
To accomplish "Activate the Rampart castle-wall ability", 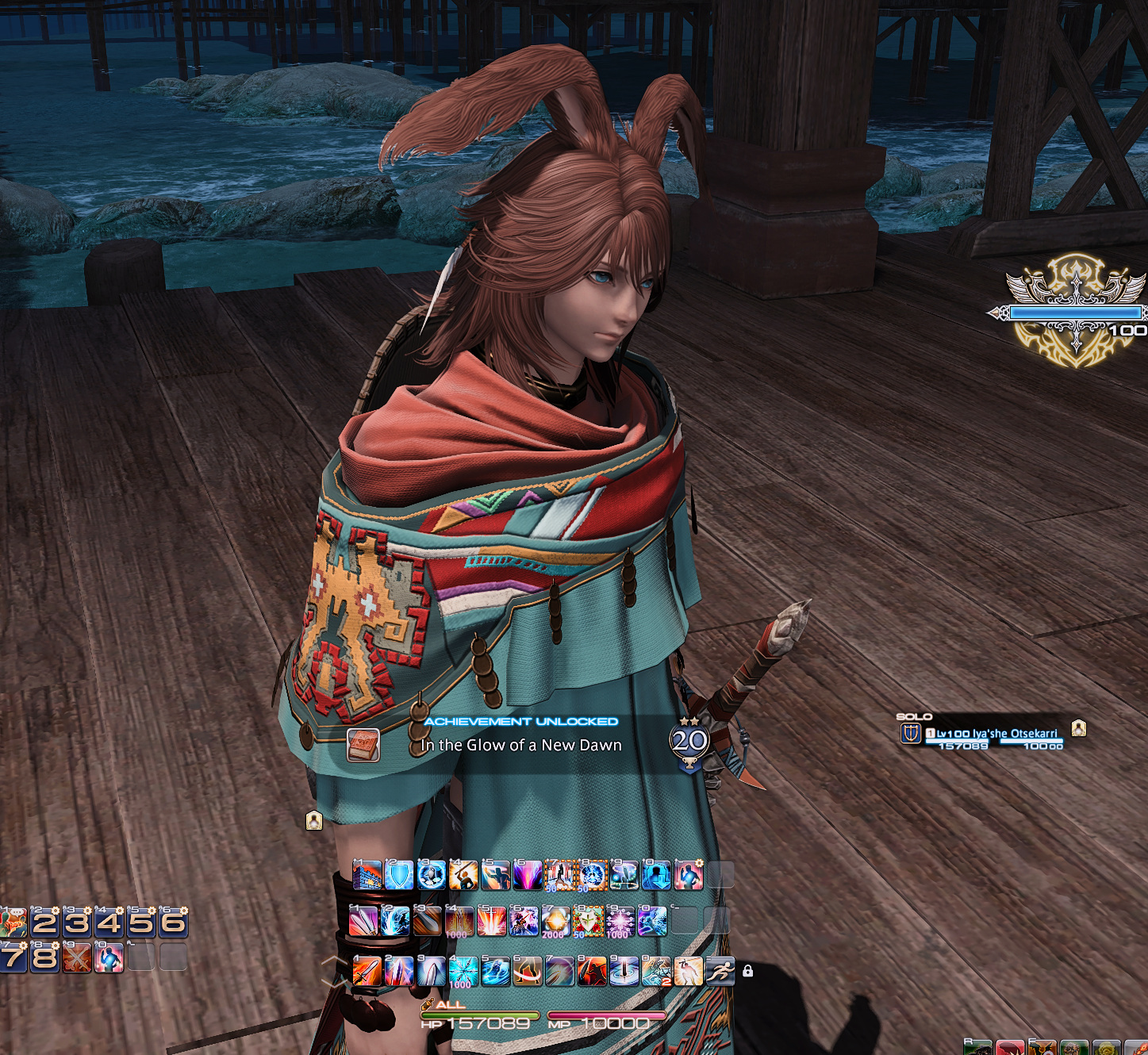I will pos(367,875).
